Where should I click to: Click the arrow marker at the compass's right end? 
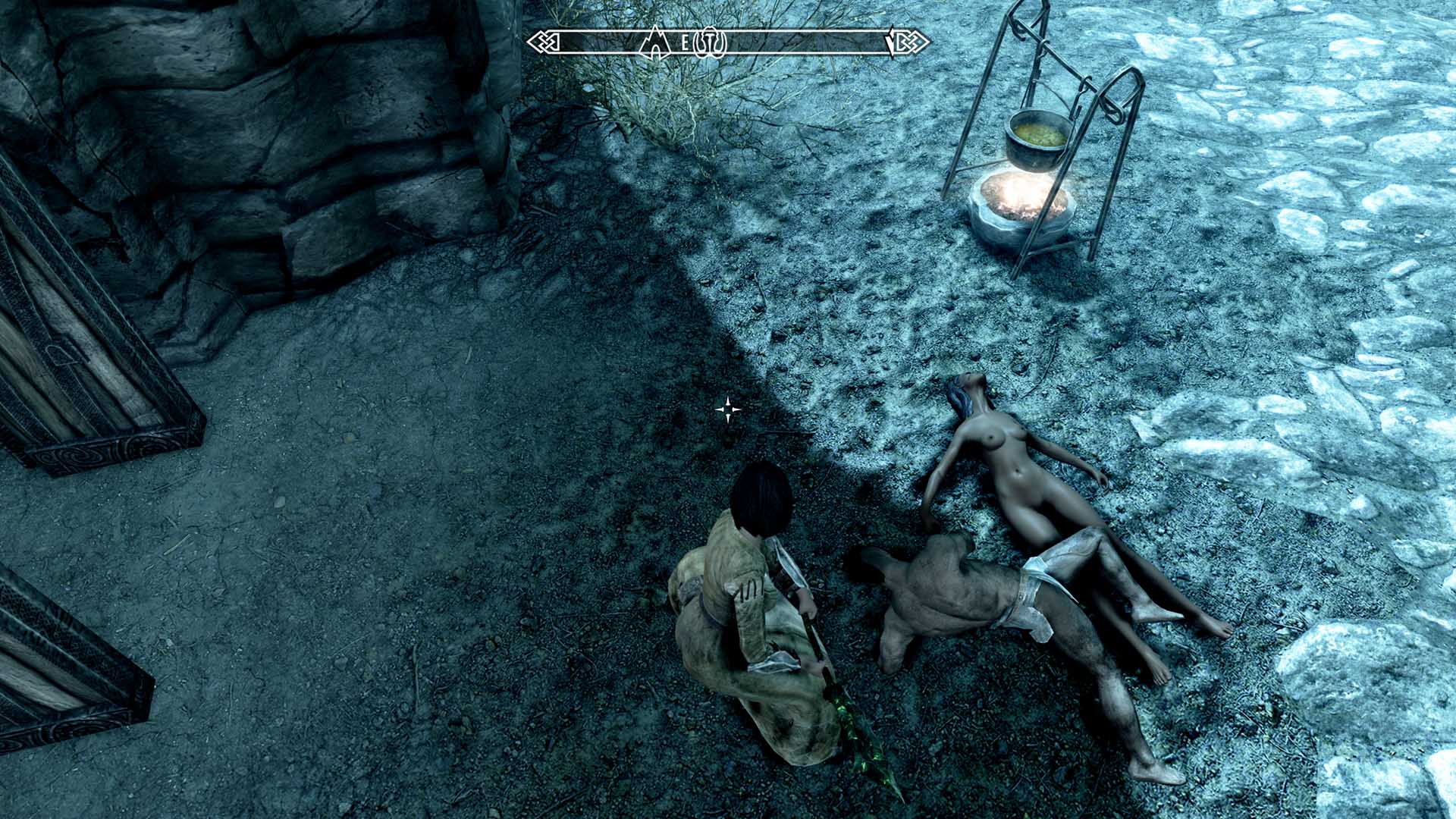[893, 42]
